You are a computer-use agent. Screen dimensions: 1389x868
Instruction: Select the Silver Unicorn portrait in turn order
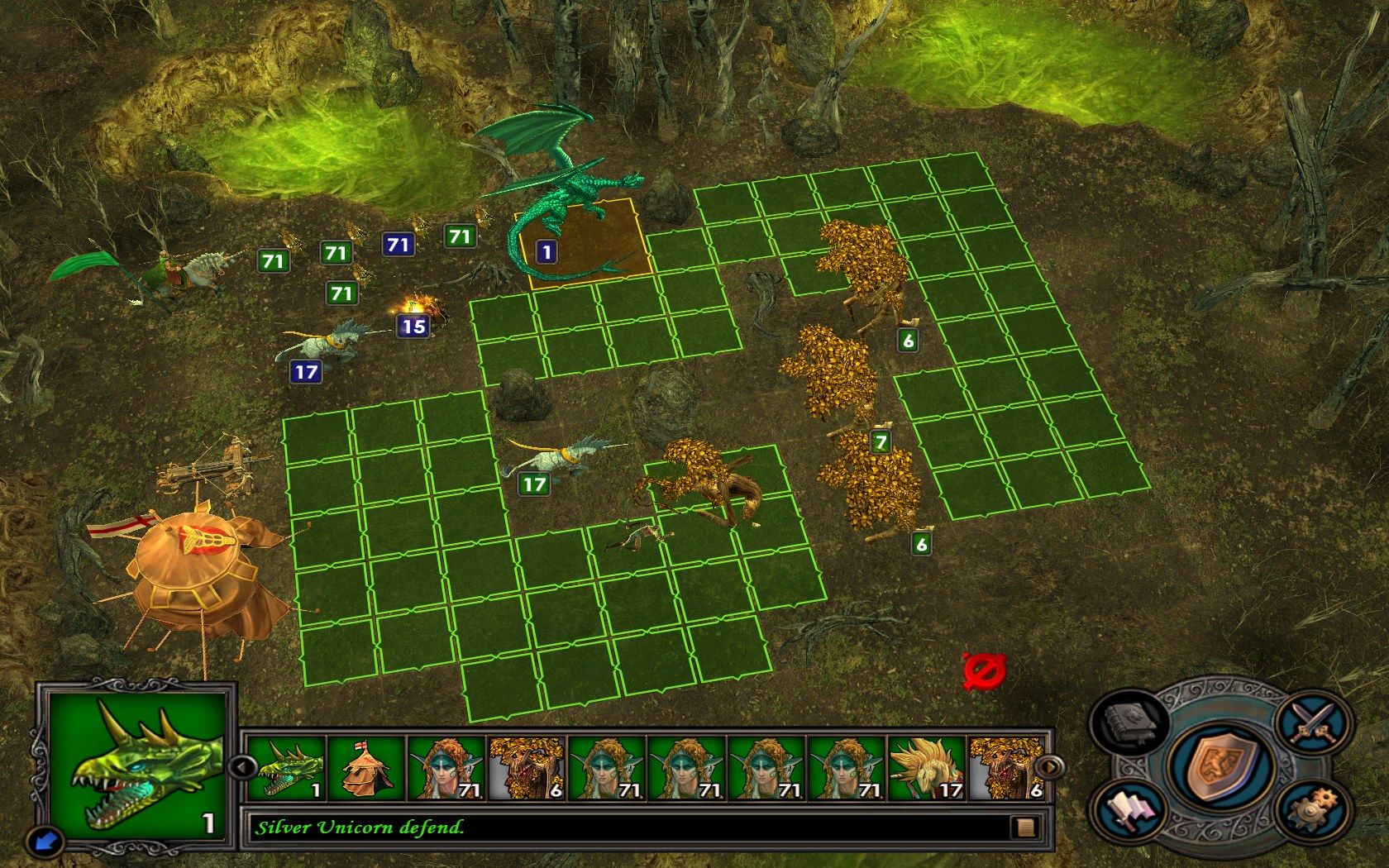pyautogui.click(x=925, y=768)
